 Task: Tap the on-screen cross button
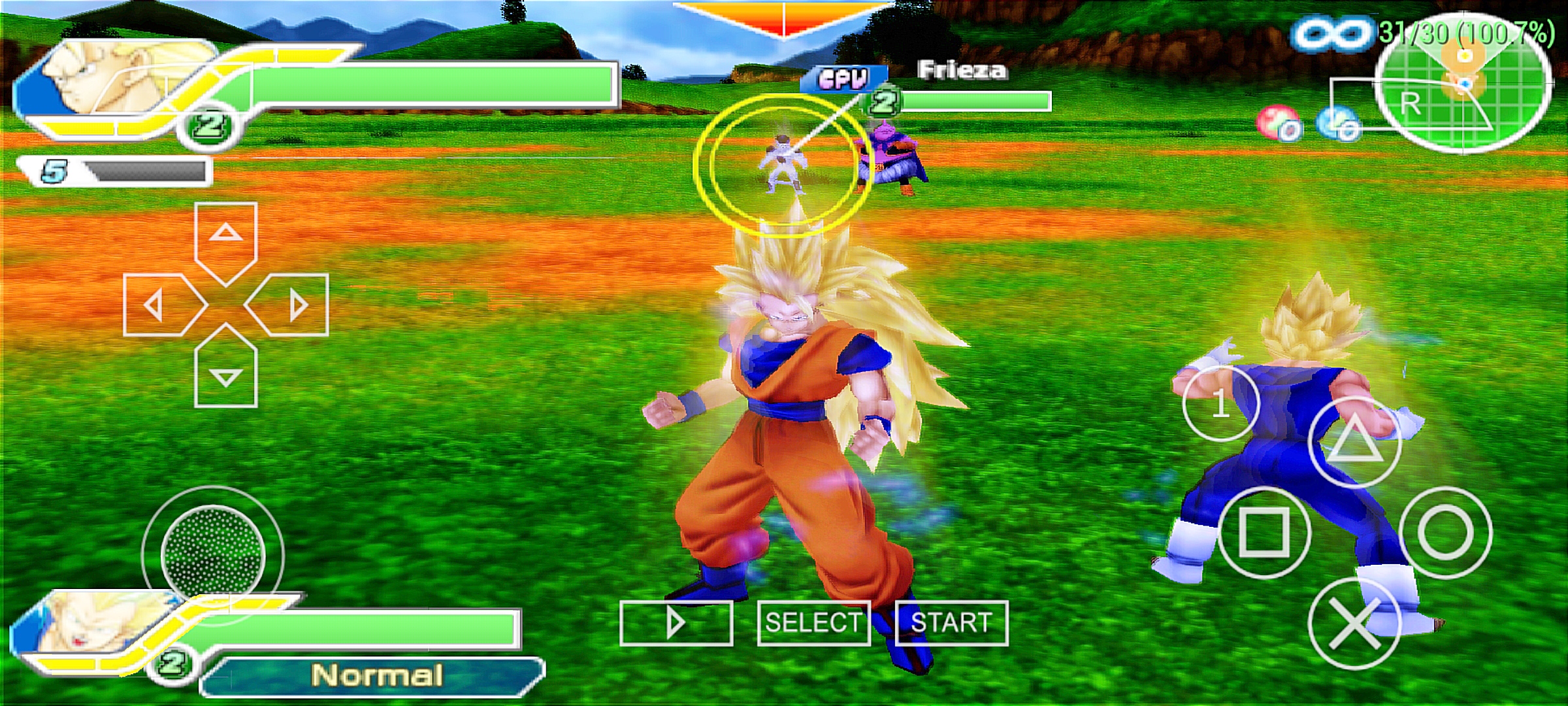pyautogui.click(x=1356, y=624)
